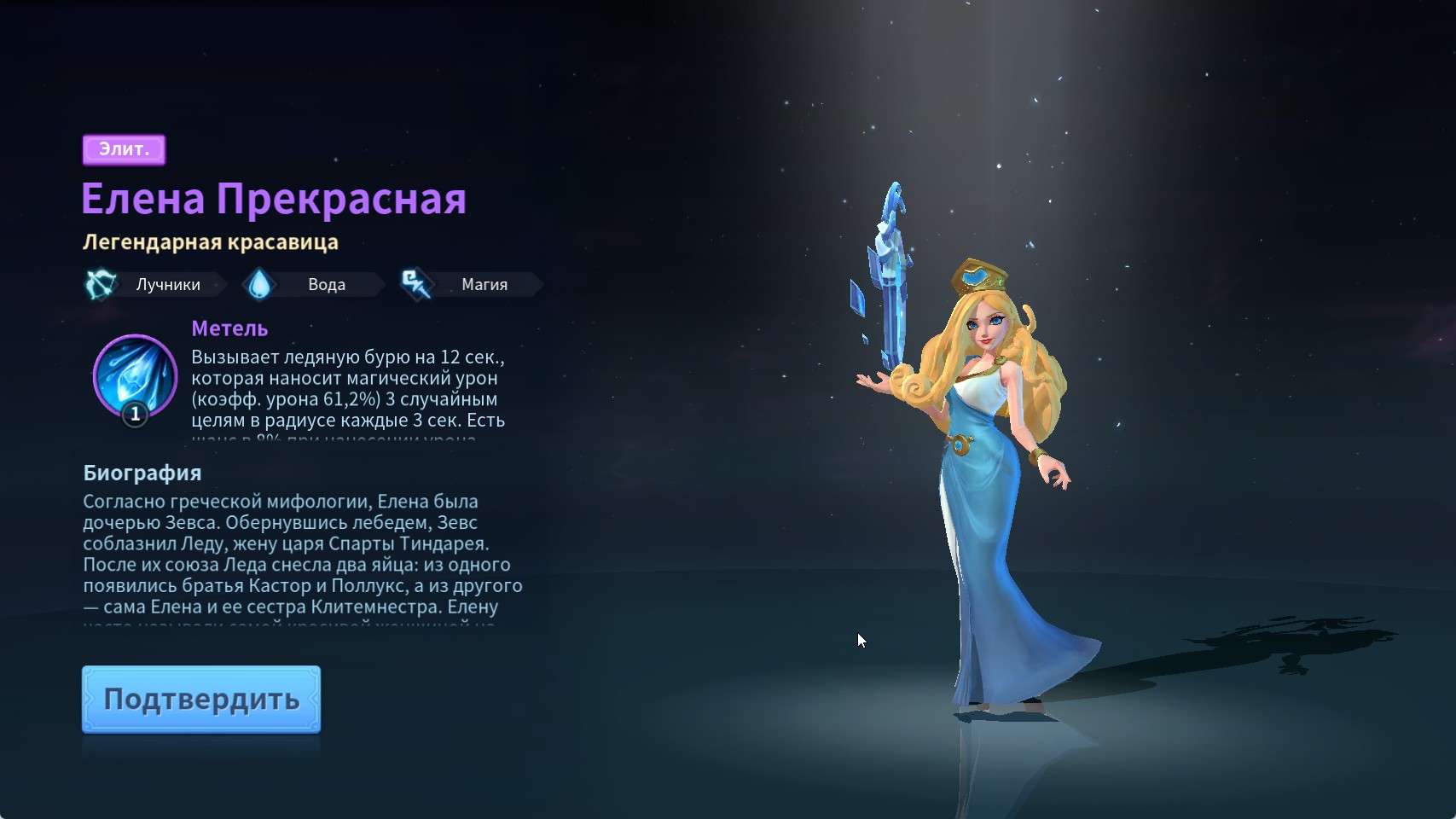Screen dimensions: 1456x819
Task: Click the hero name Елена Прекрасная
Action: click(x=274, y=199)
